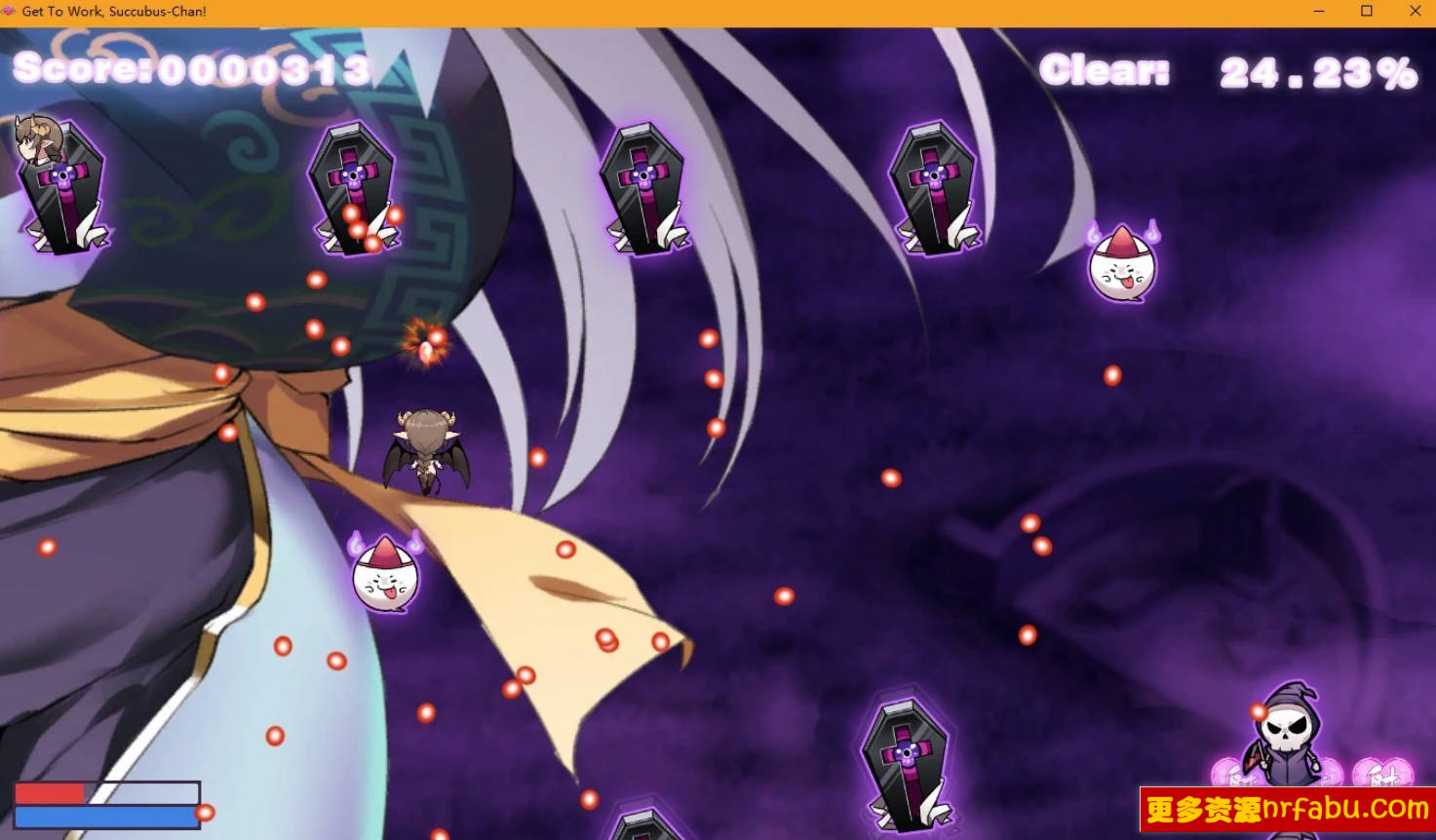The height and width of the screenshot is (840, 1436).
Task: Click the game's heart icon in the title bar
Action: click(x=9, y=11)
